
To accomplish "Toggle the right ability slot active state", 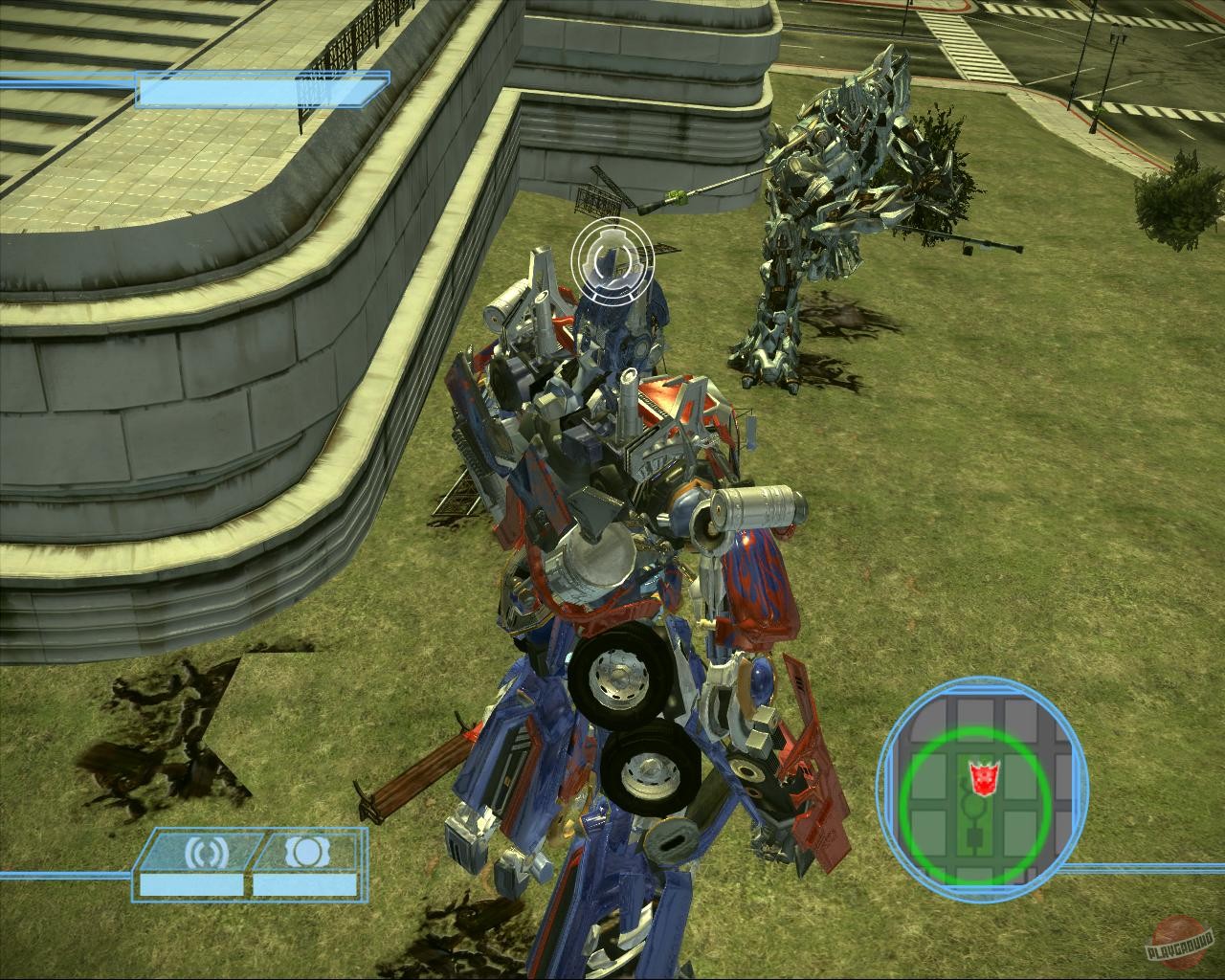I will pos(306,850).
